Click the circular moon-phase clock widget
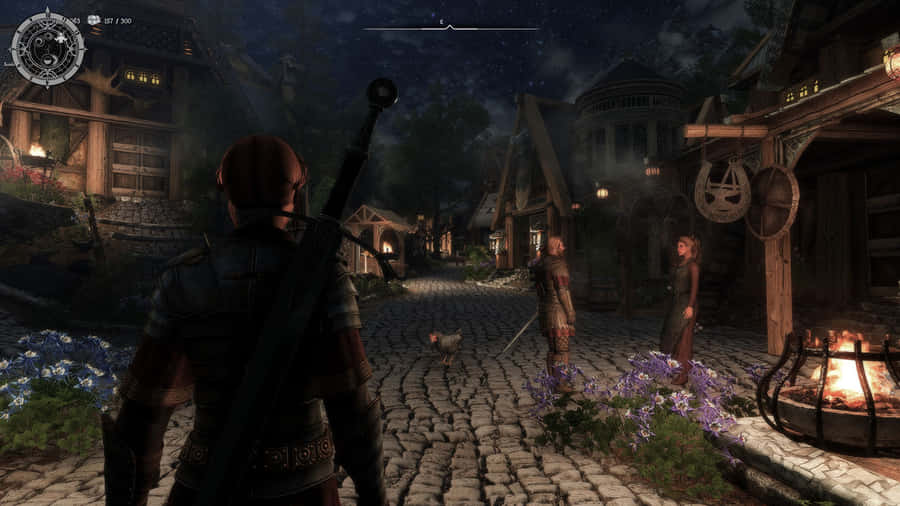 coord(47,47)
